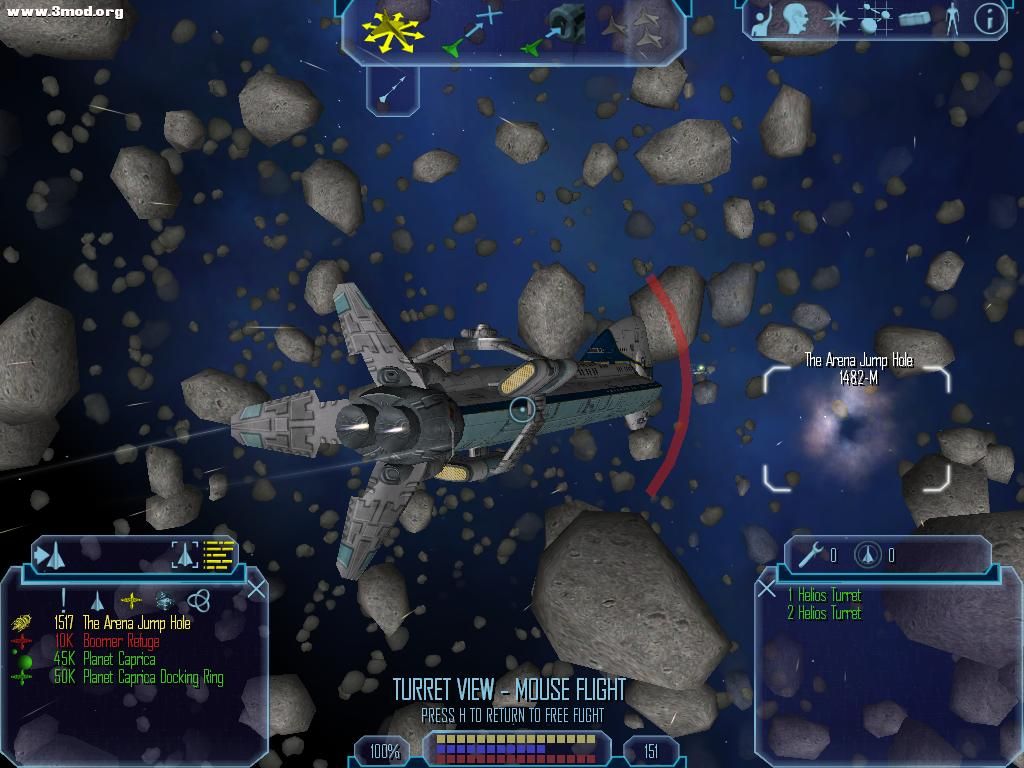
Task: Open the star-shaped nav map icon
Action: tap(836, 19)
